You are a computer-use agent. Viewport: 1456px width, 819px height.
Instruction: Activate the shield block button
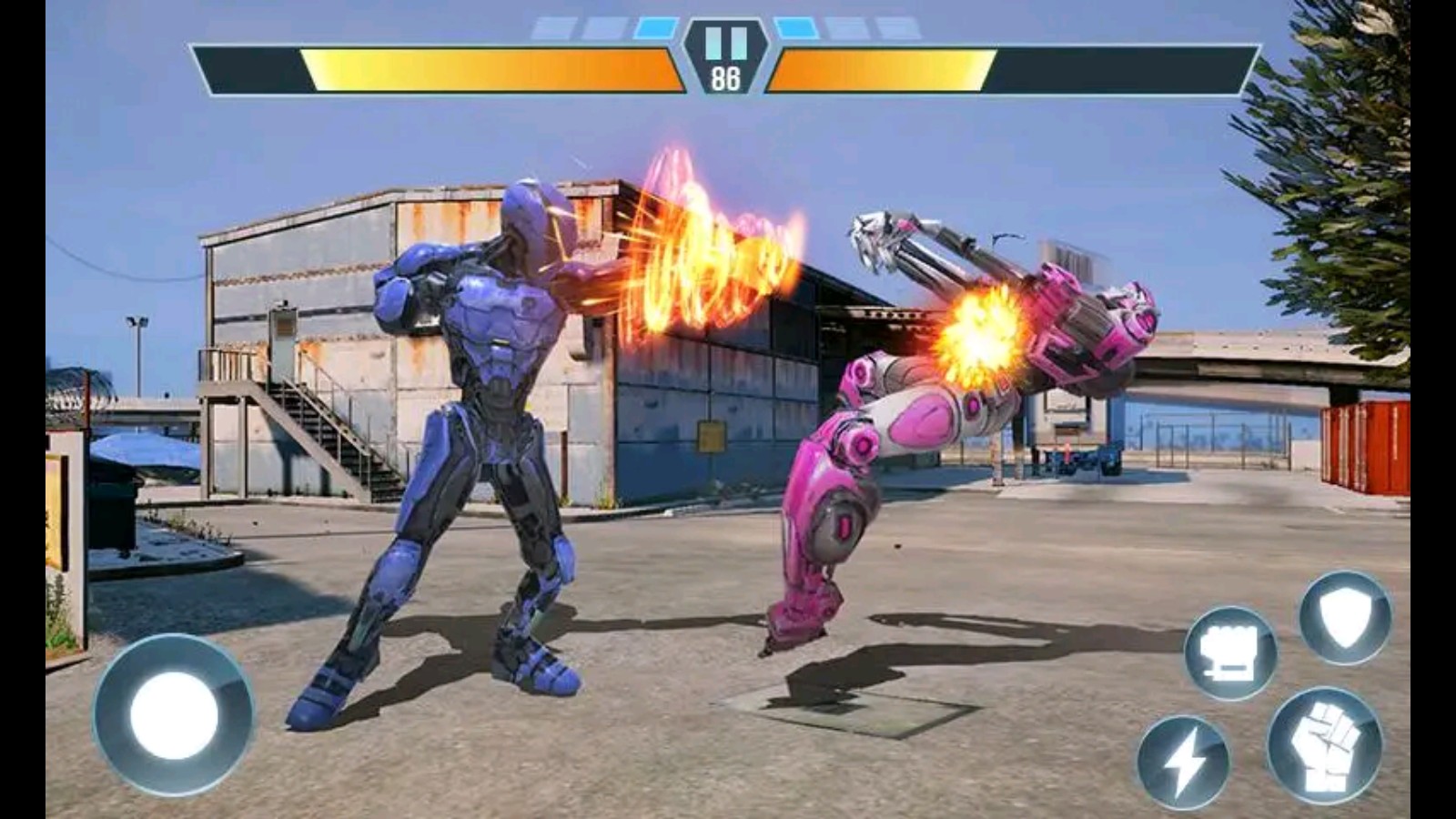click(1344, 618)
